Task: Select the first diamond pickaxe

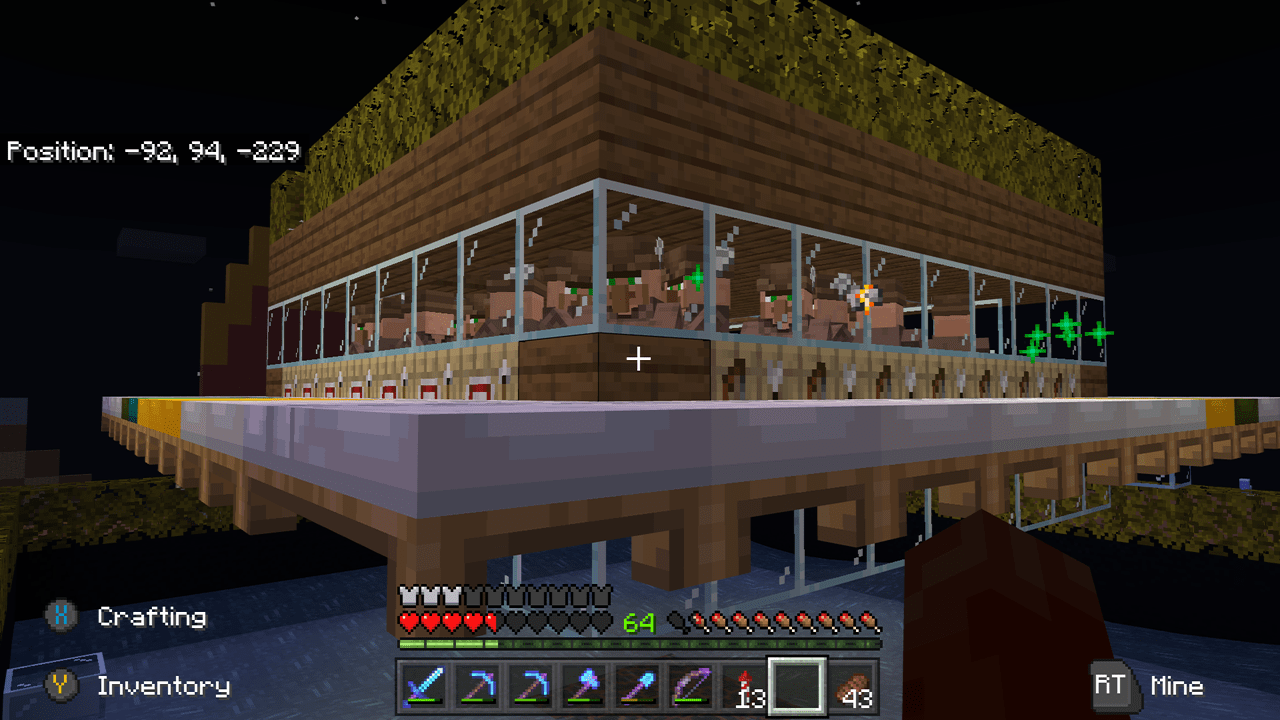Action: 479,686
